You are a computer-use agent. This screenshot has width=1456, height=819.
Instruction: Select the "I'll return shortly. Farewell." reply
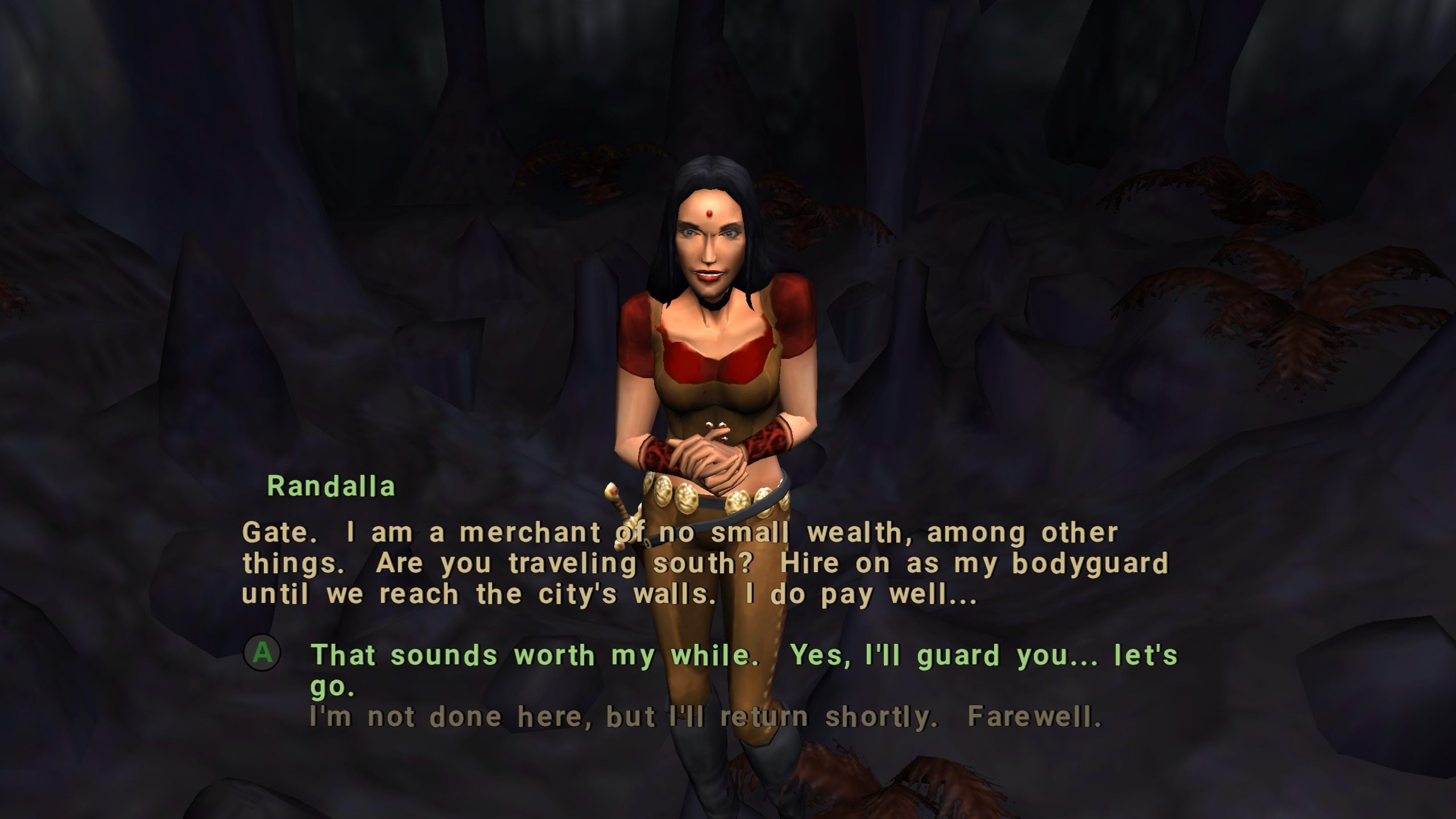point(705,717)
